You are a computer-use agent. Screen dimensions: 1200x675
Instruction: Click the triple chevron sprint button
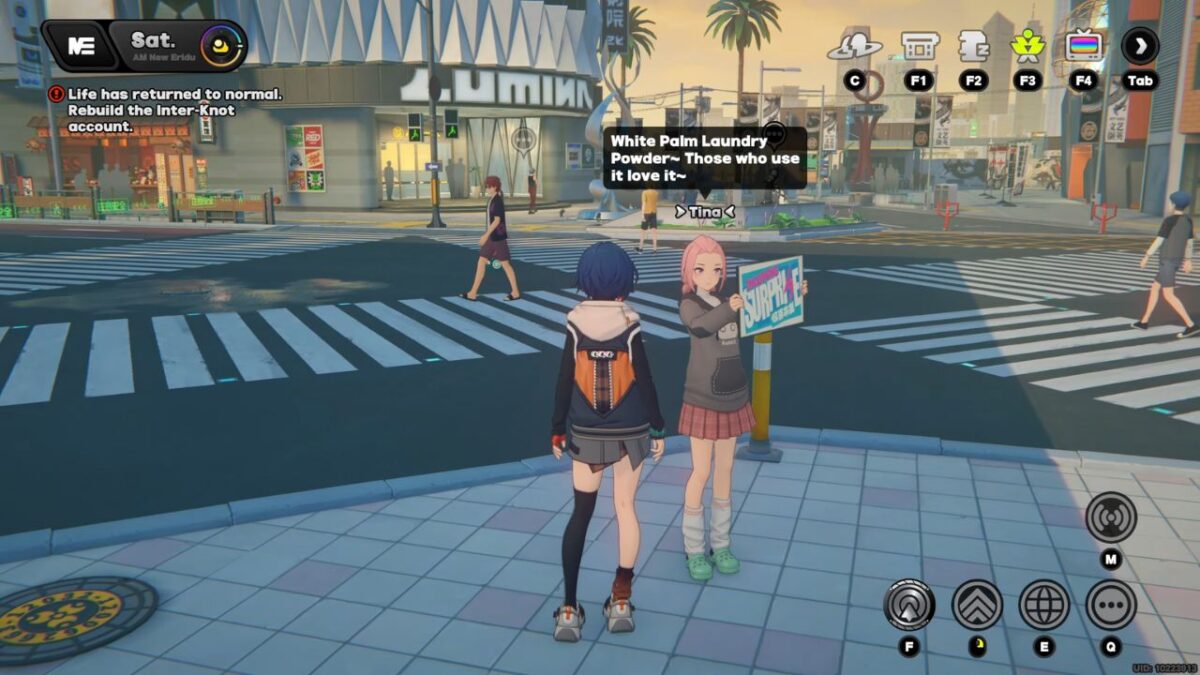[x=977, y=605]
